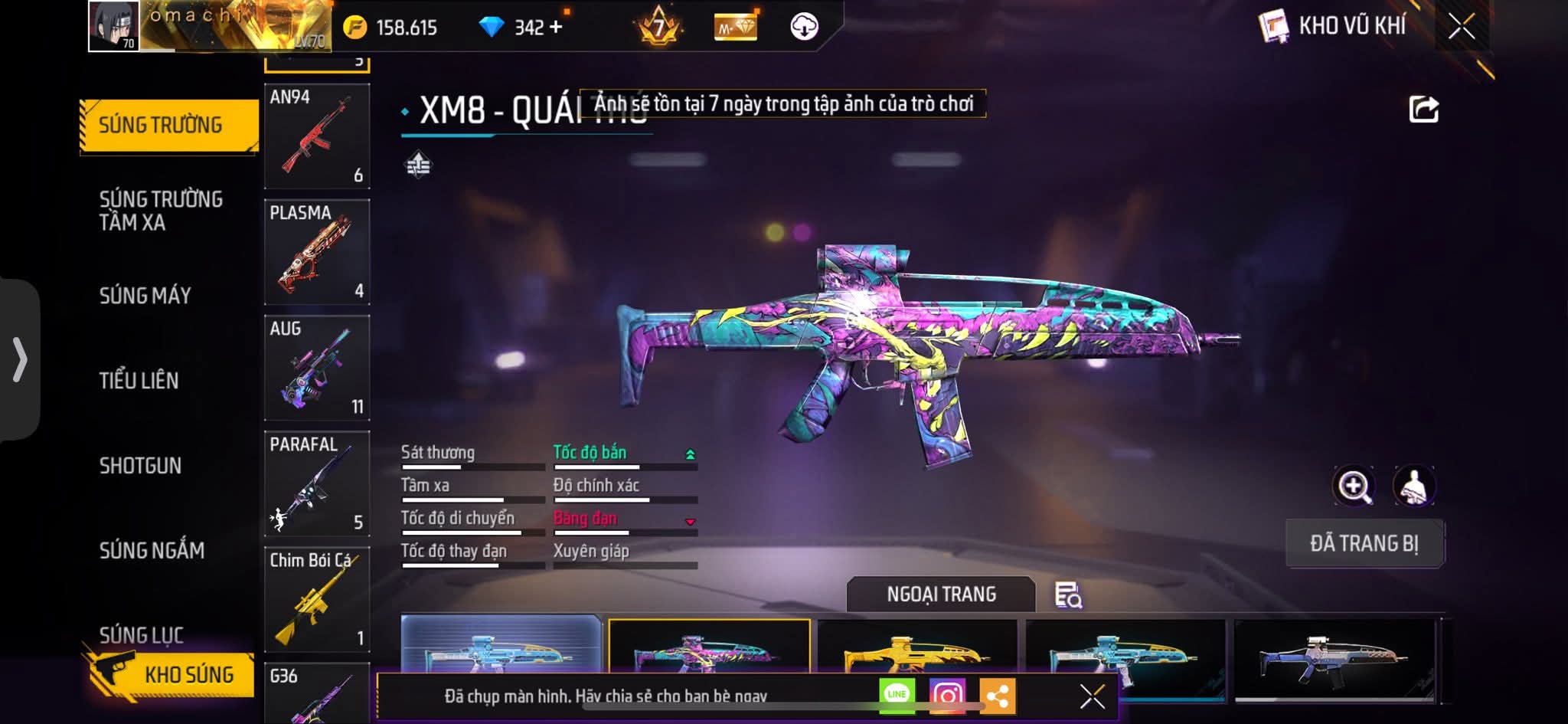
Task: Switch to the SÚNG MÁY category
Action: [145, 296]
